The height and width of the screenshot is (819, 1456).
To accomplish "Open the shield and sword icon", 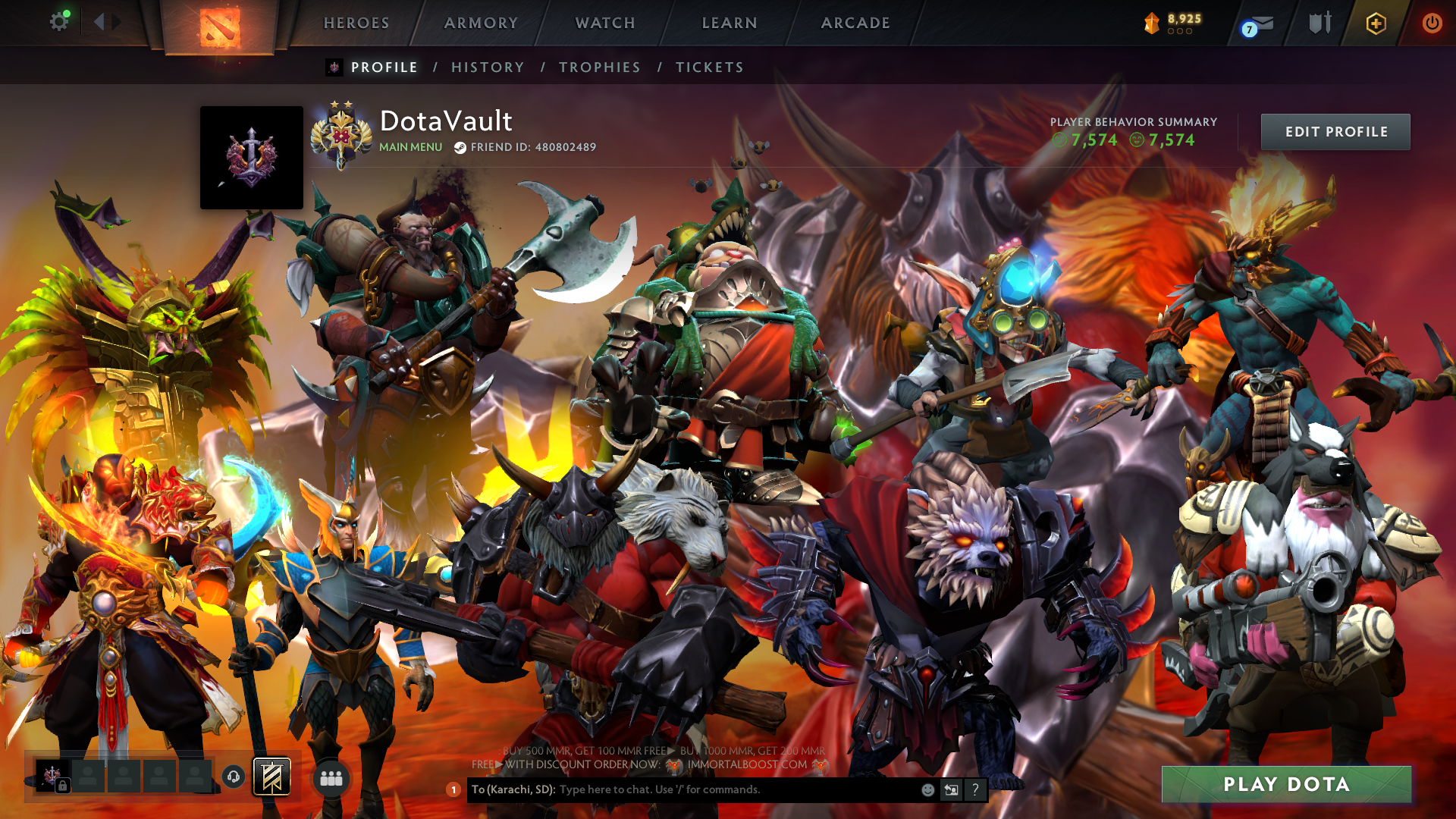I will 1319,23.
